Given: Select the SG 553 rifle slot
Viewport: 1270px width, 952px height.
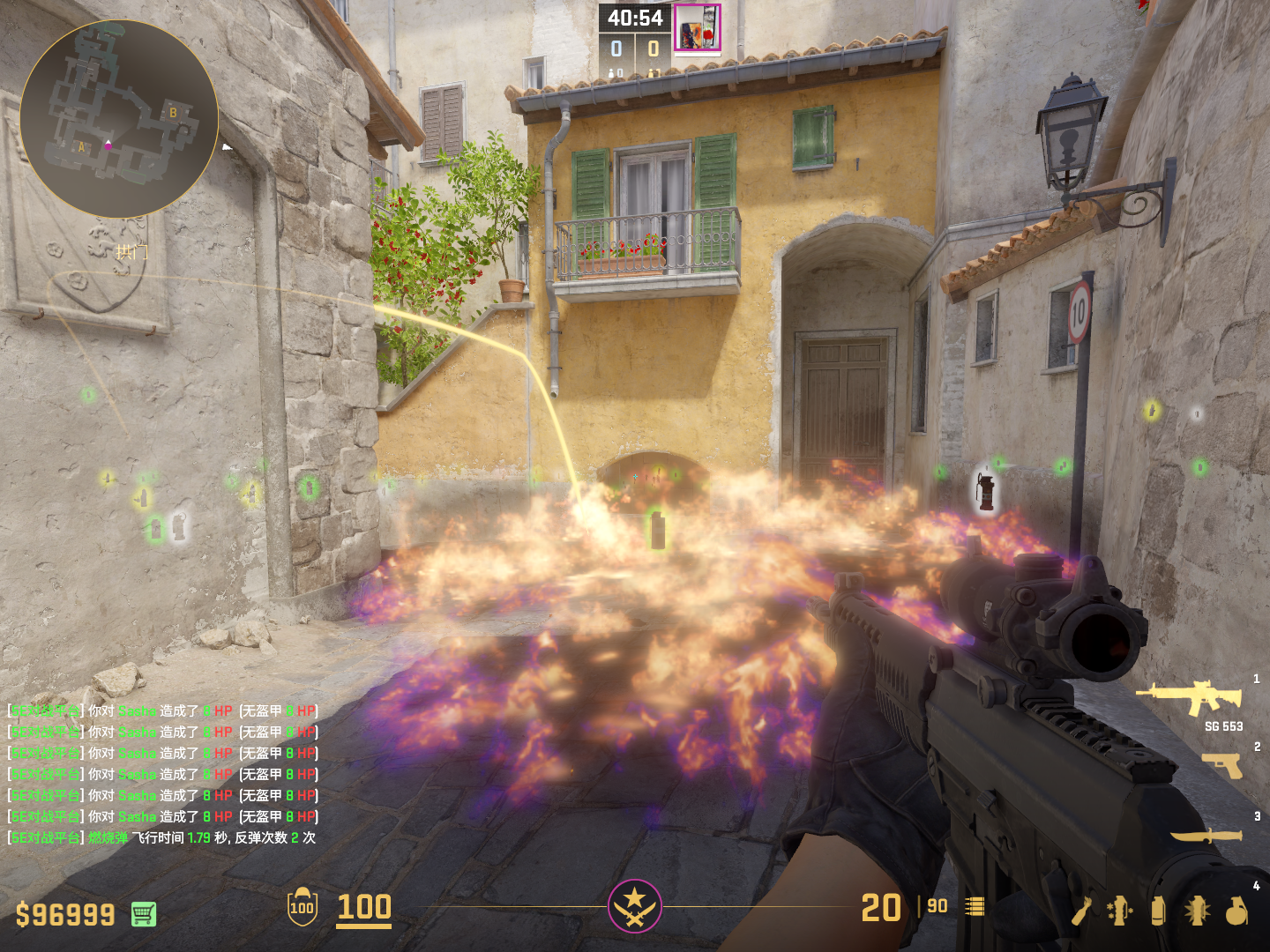Looking at the screenshot, I should 1192,697.
